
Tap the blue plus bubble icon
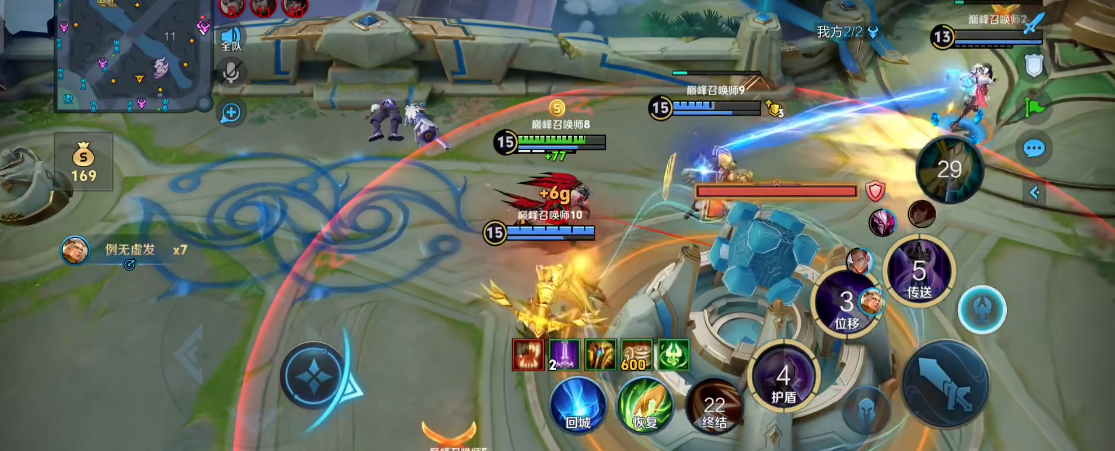[231, 112]
